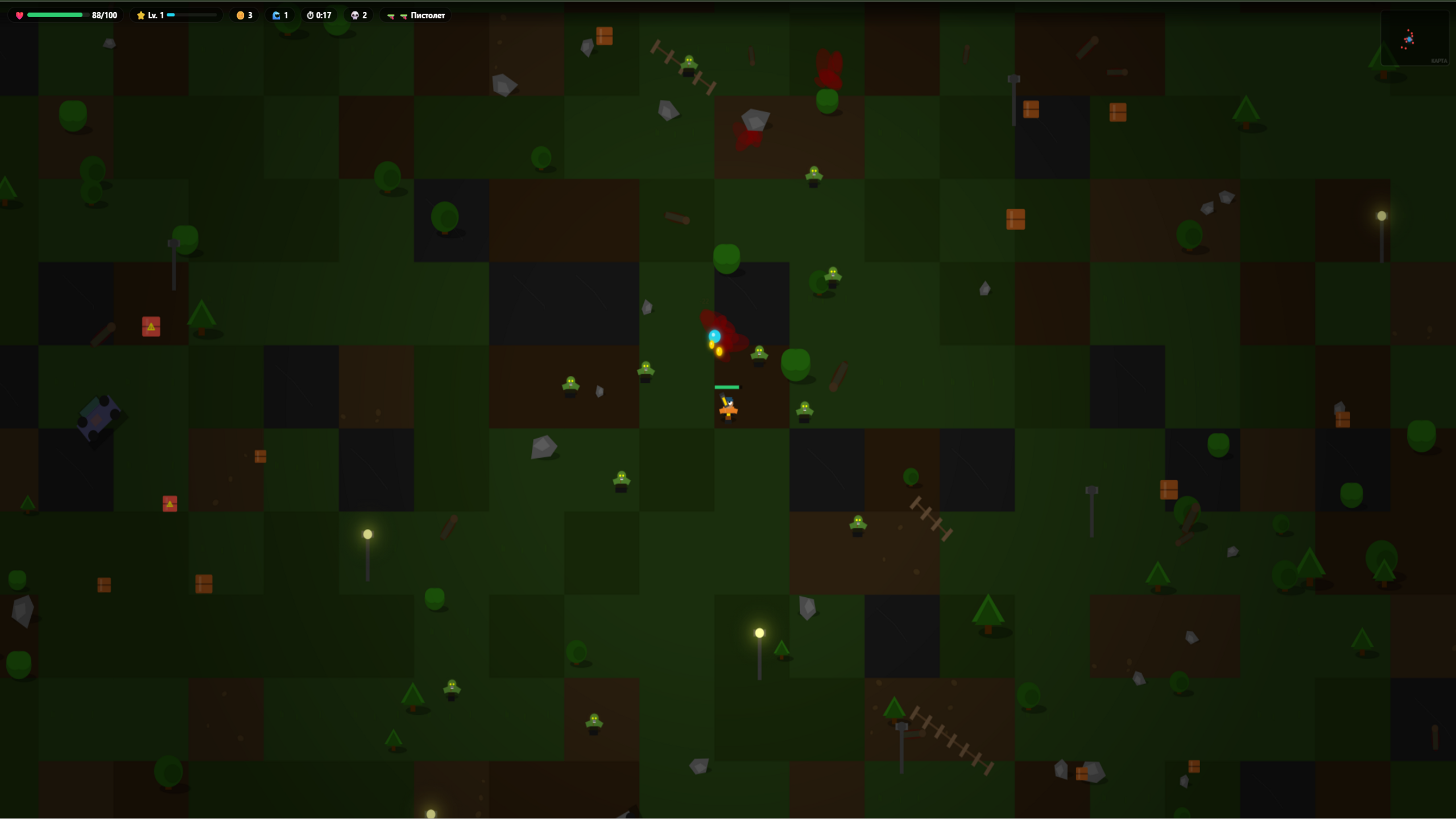This screenshot has width=1456, height=819.
Task: Click the green health progress bar
Action: coord(55,15)
